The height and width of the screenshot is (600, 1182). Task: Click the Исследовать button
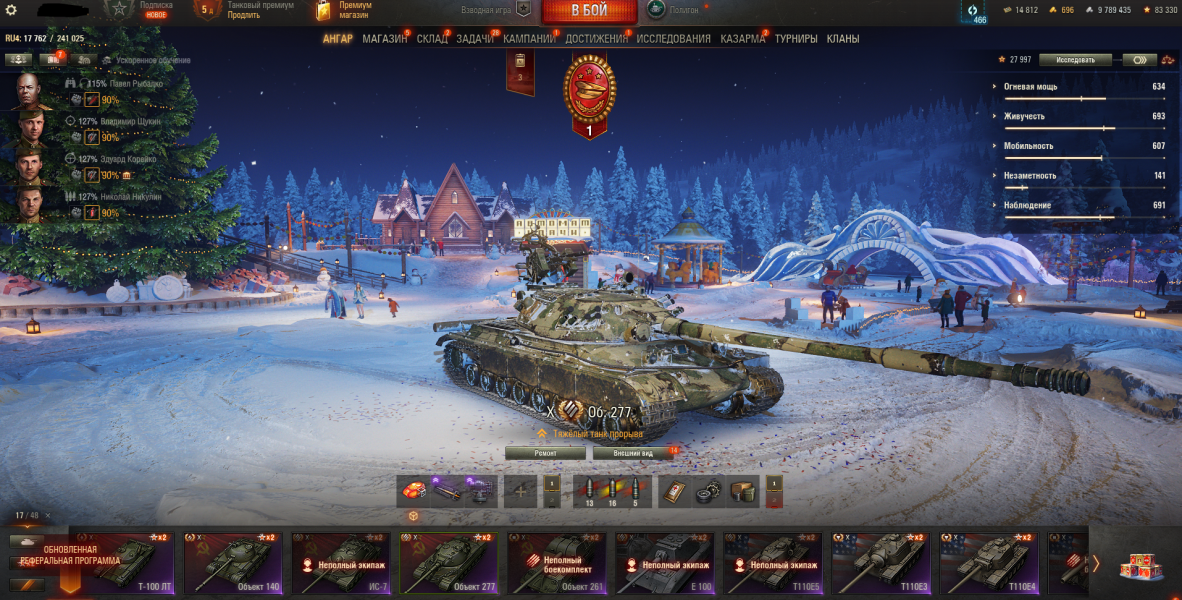tap(1075, 60)
